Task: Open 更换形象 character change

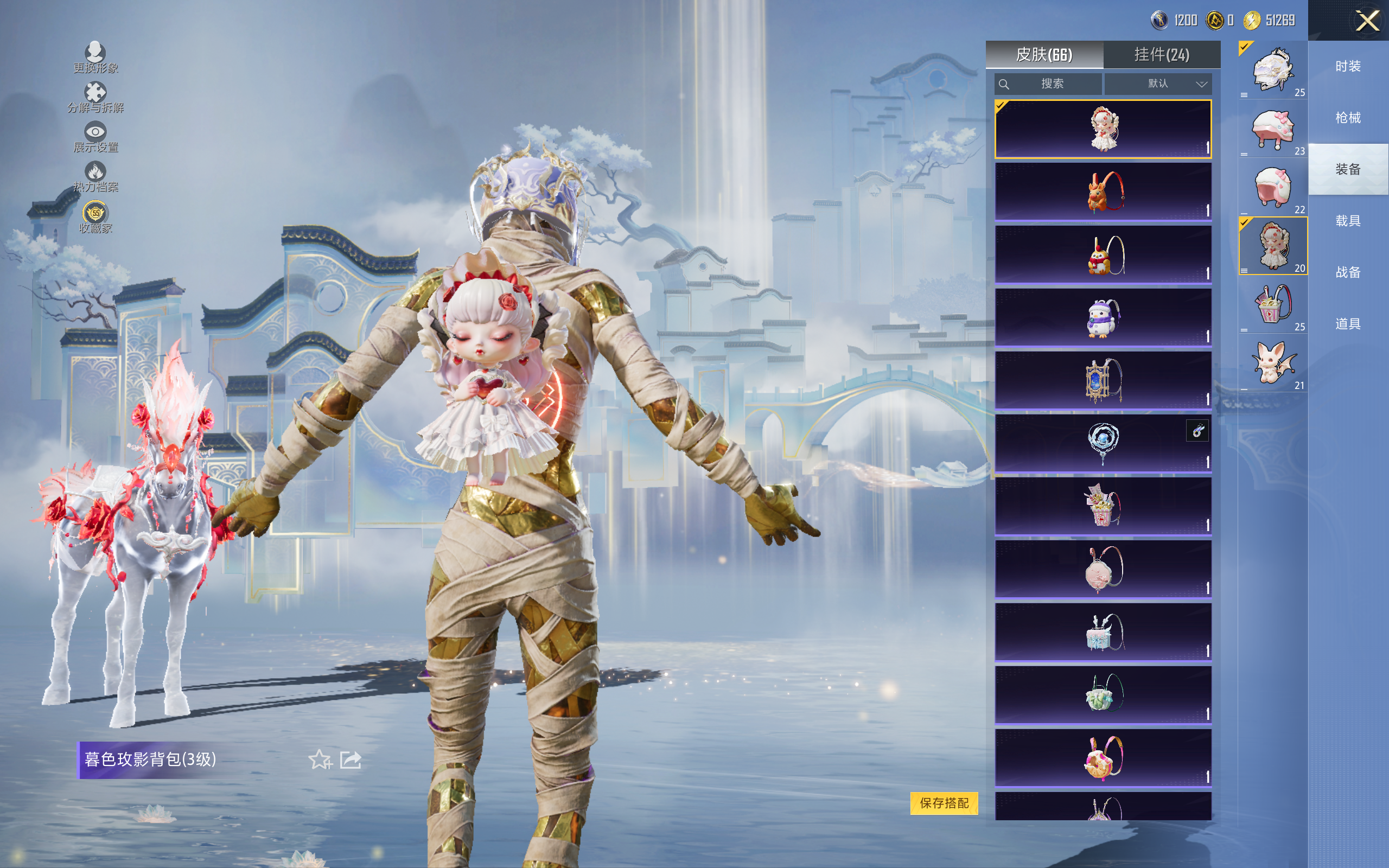Action: pyautogui.click(x=95, y=58)
